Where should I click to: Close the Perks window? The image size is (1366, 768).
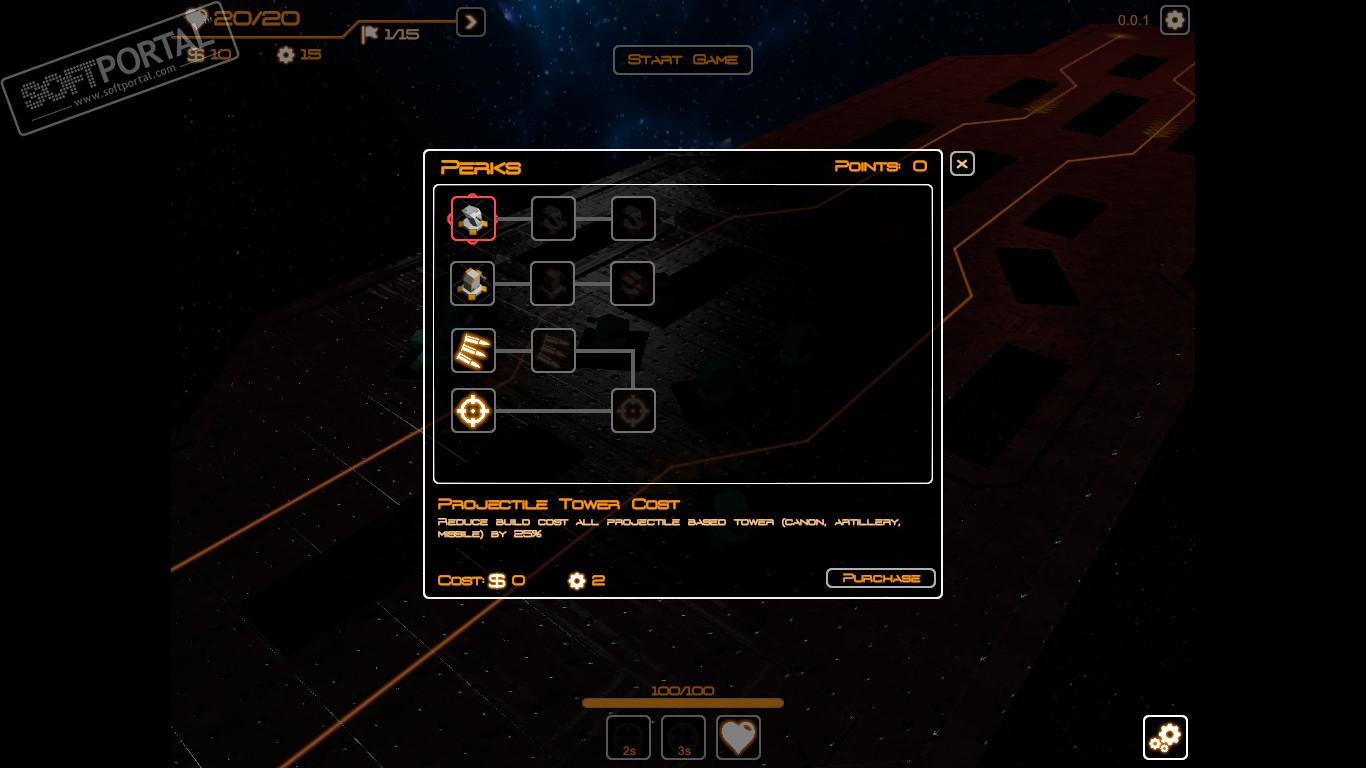tap(962, 164)
